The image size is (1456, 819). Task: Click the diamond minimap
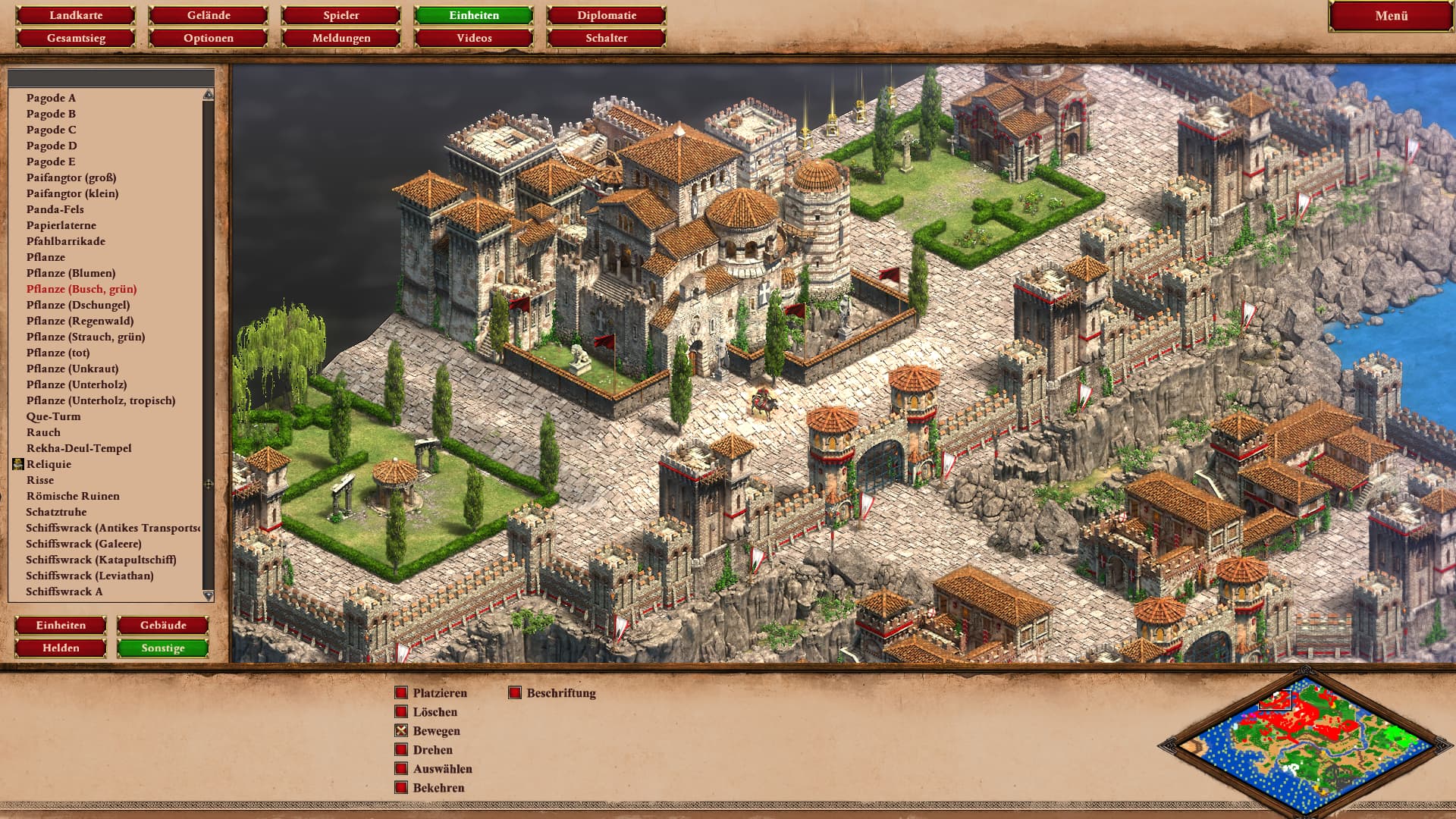(x=1304, y=743)
